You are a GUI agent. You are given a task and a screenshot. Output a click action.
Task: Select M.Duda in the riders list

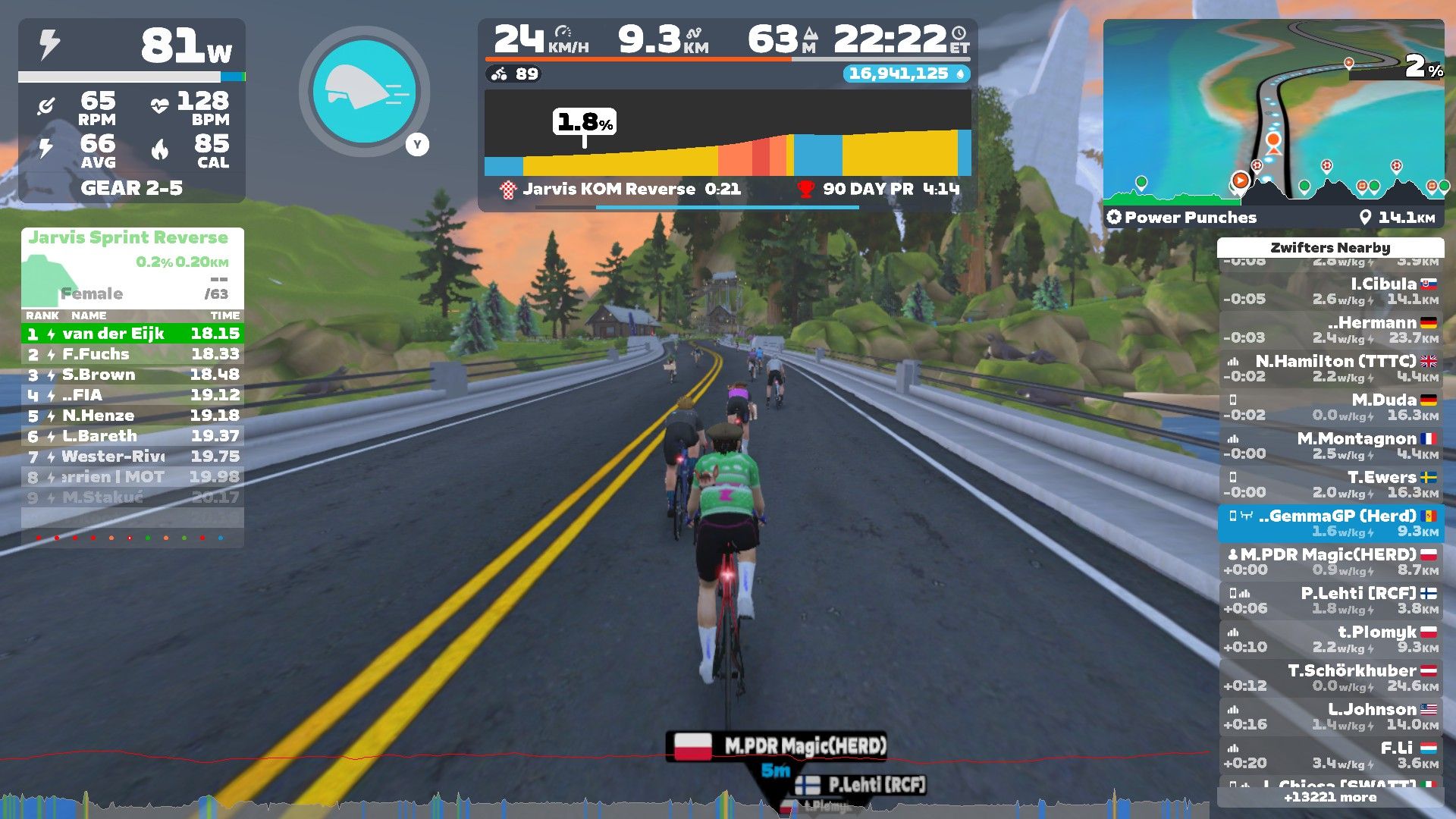pos(1331,407)
